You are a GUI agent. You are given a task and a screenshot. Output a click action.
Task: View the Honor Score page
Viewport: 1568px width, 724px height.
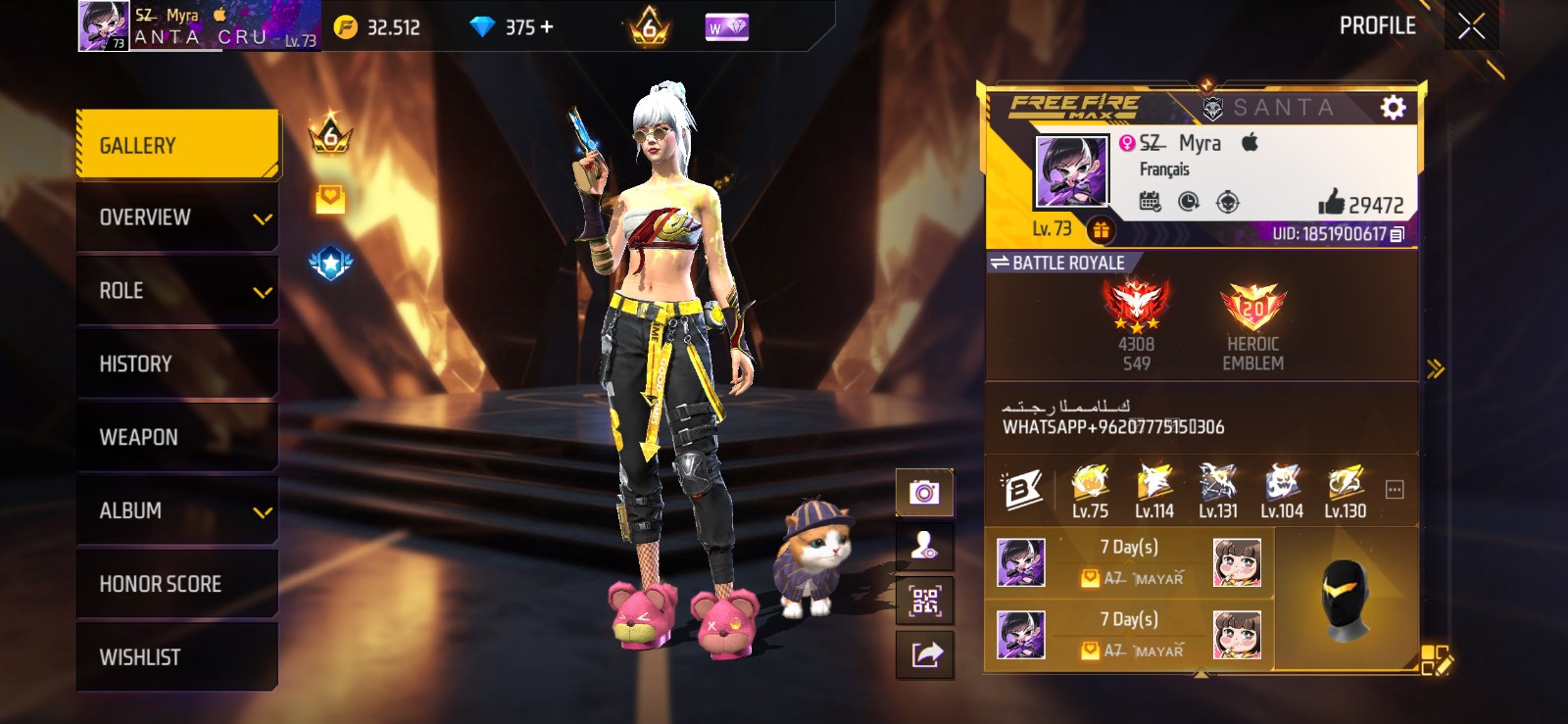pos(177,584)
